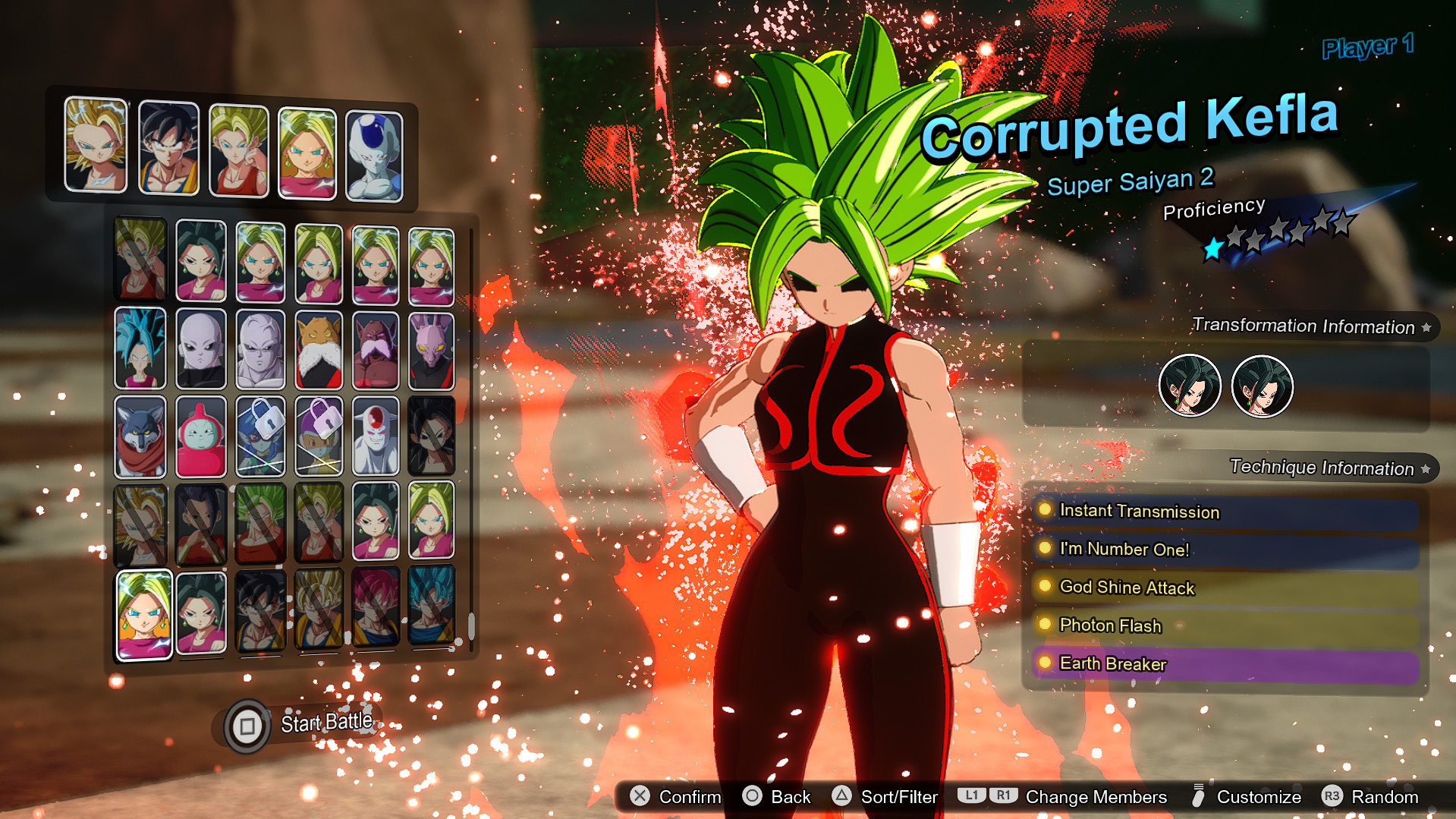
Task: Click the X Confirm button icon
Action: coord(638,795)
